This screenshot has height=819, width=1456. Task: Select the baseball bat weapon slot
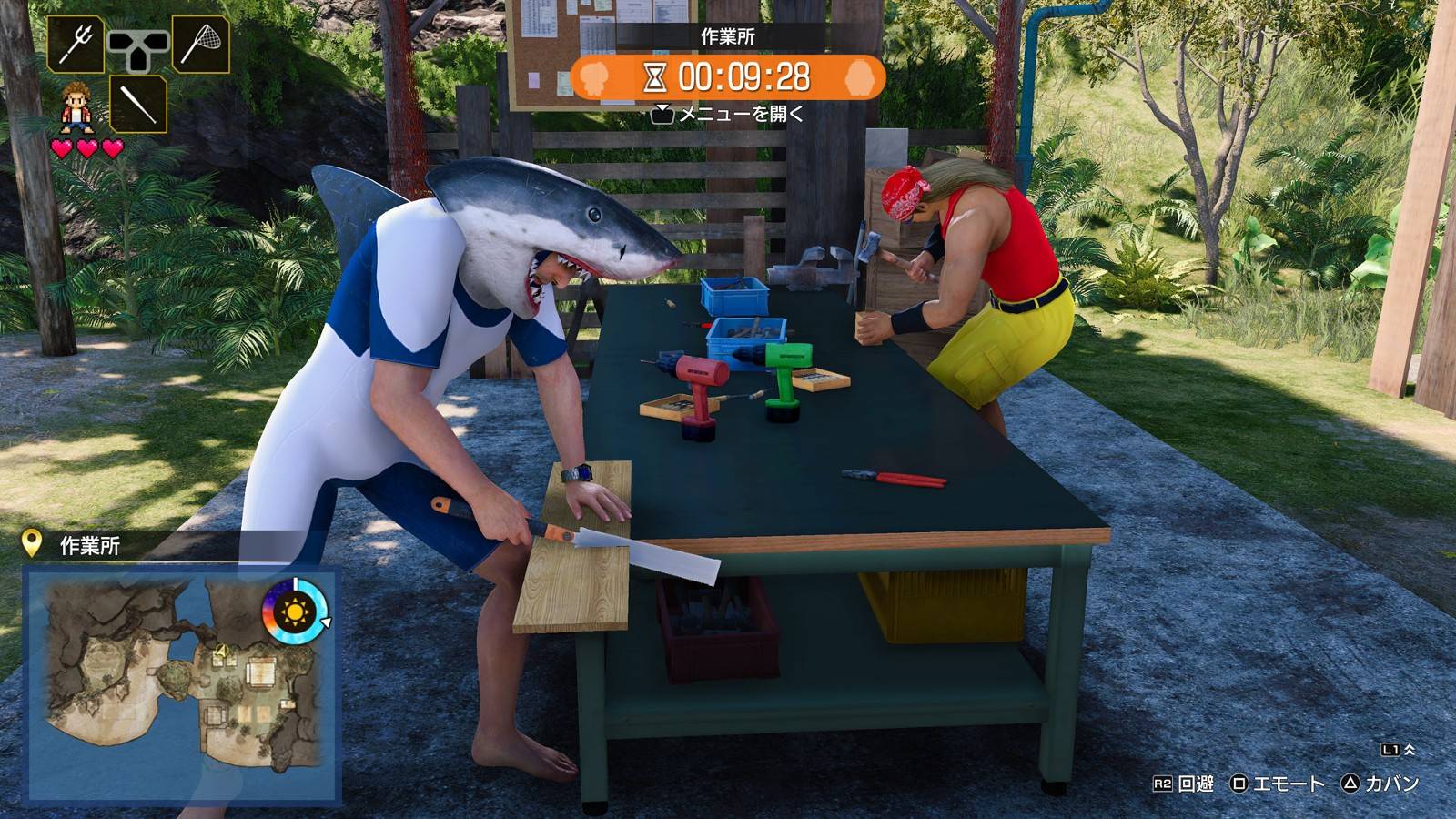pos(138,104)
